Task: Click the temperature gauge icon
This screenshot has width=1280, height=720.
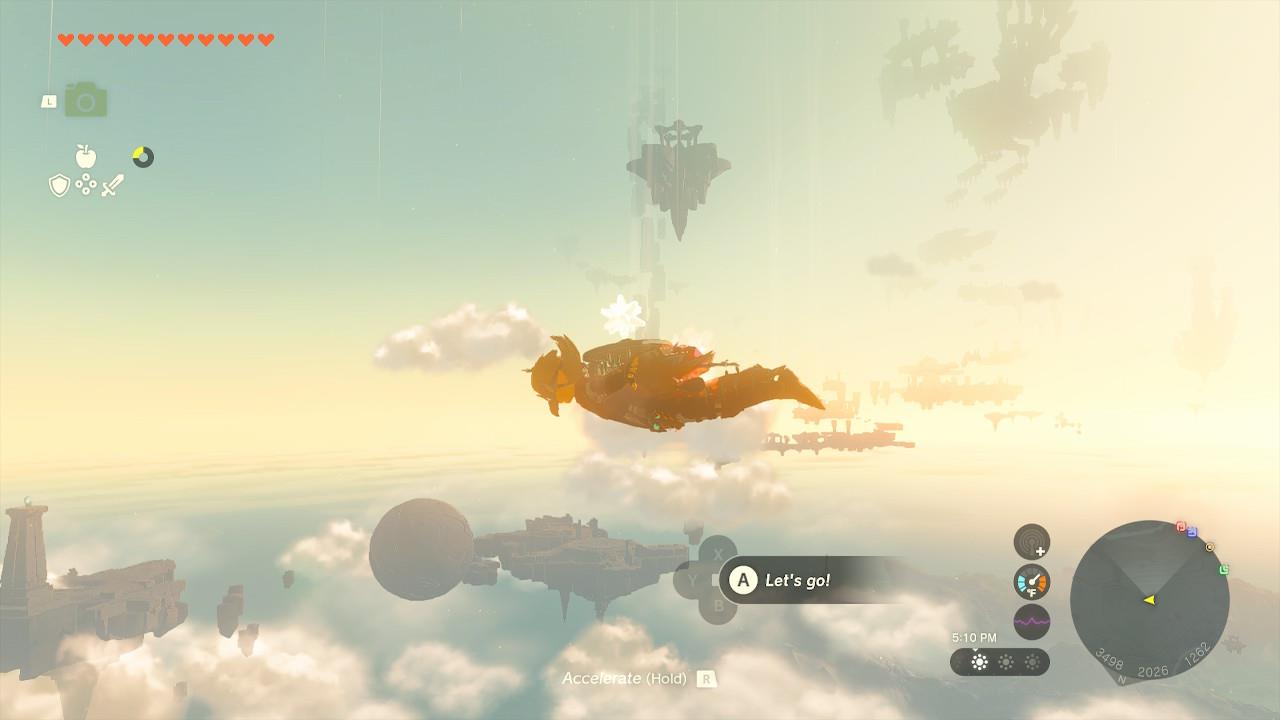Action: point(1032,582)
